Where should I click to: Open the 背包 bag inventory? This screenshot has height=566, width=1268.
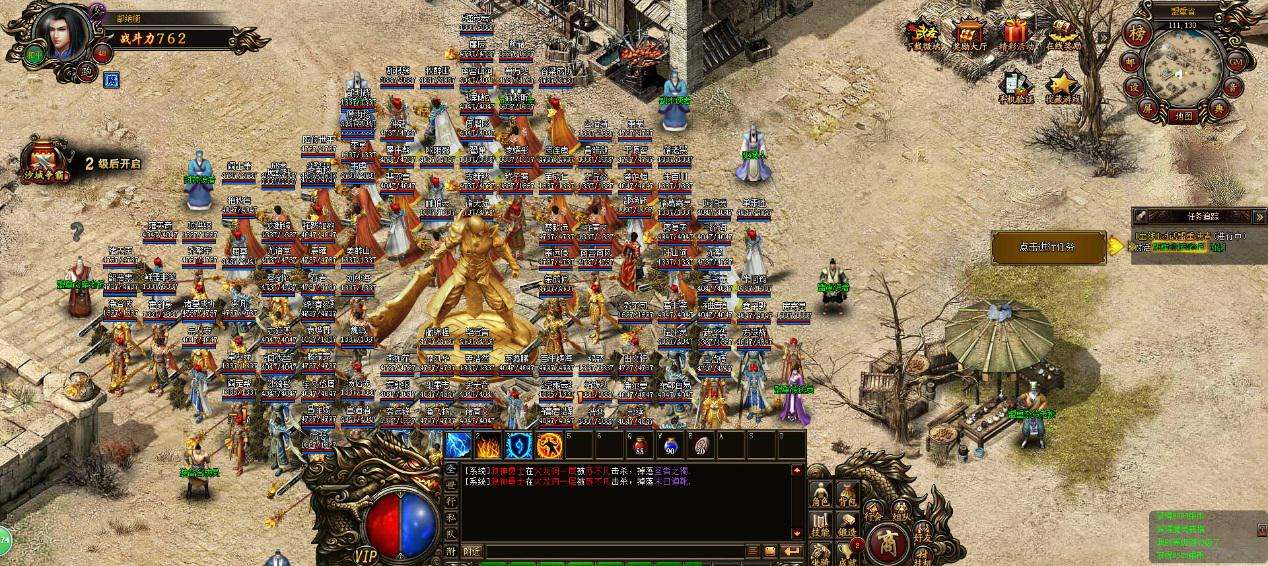(847, 494)
